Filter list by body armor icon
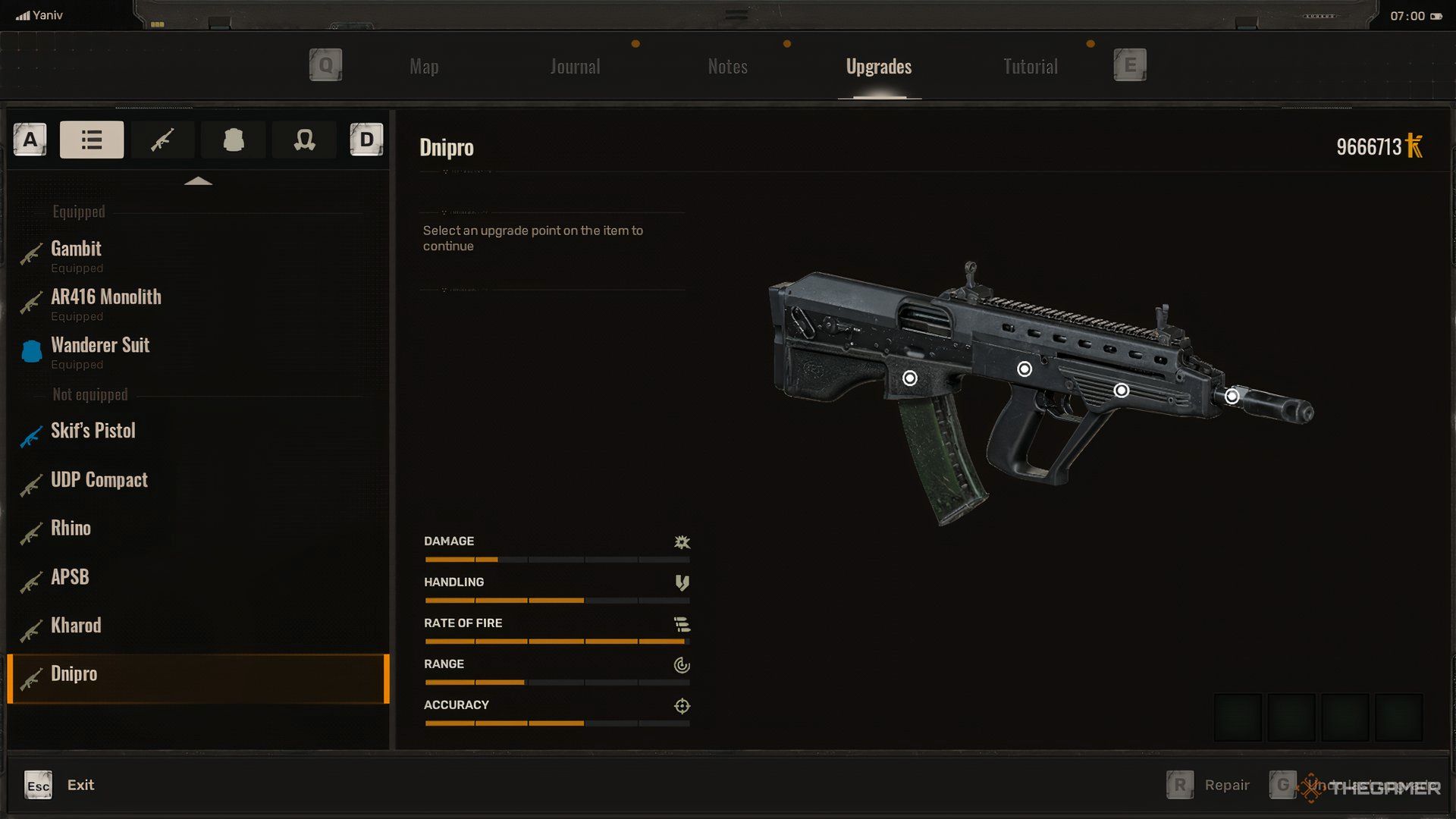 (x=234, y=140)
